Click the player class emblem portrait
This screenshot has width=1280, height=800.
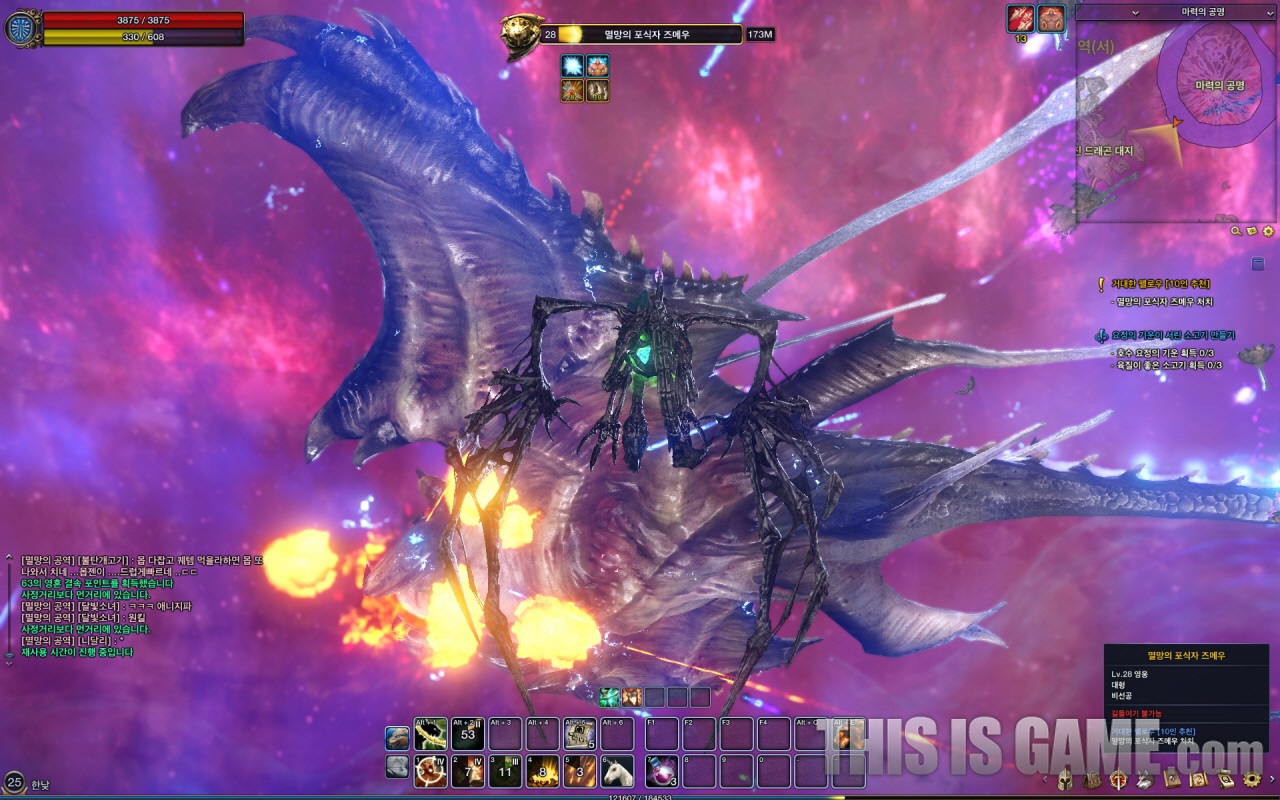pos(20,28)
